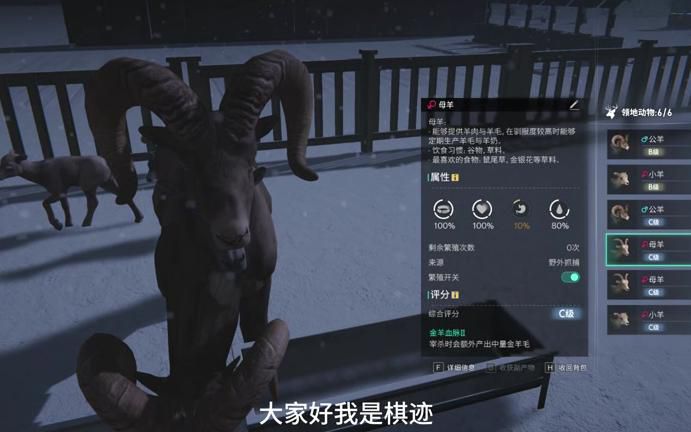The height and width of the screenshot is (432, 691).
Task: Click the highlighted 母羊 entry
Action: coord(647,250)
